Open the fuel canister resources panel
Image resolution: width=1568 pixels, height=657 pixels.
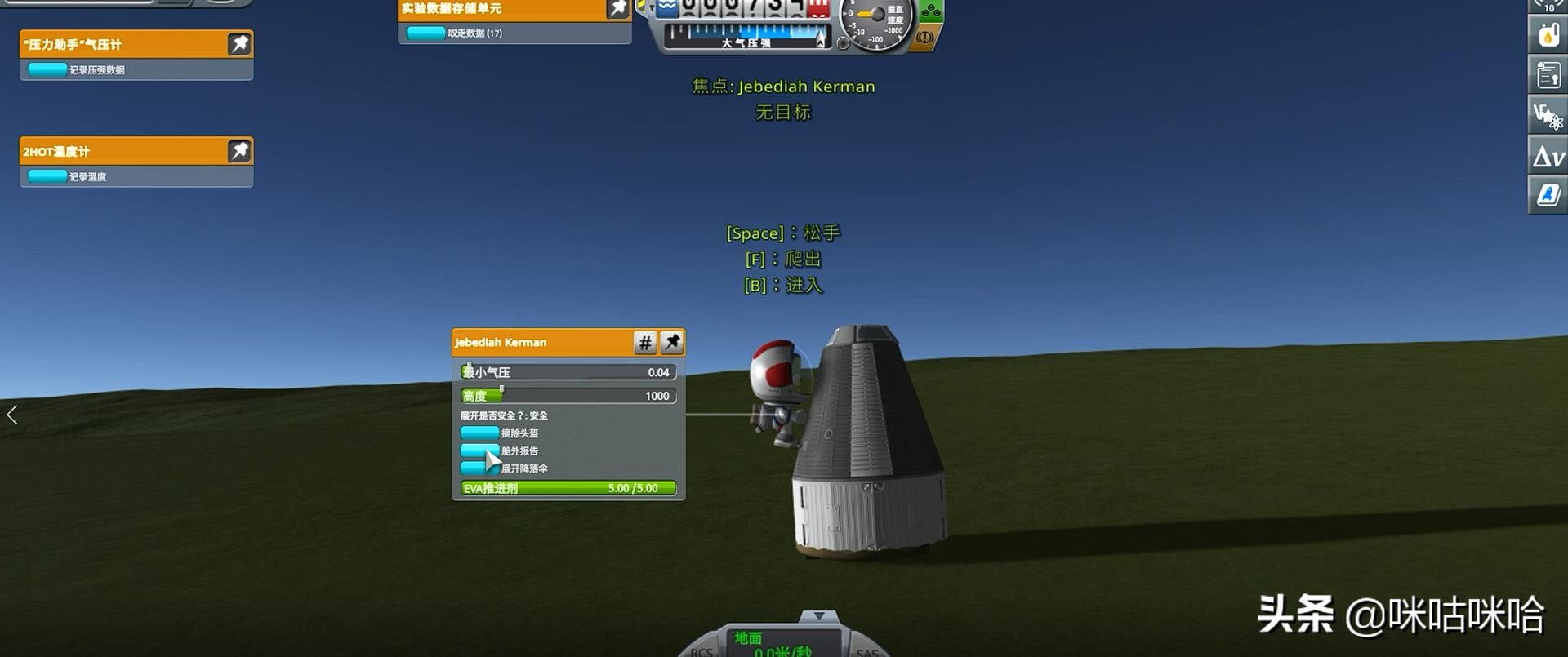(x=1548, y=35)
